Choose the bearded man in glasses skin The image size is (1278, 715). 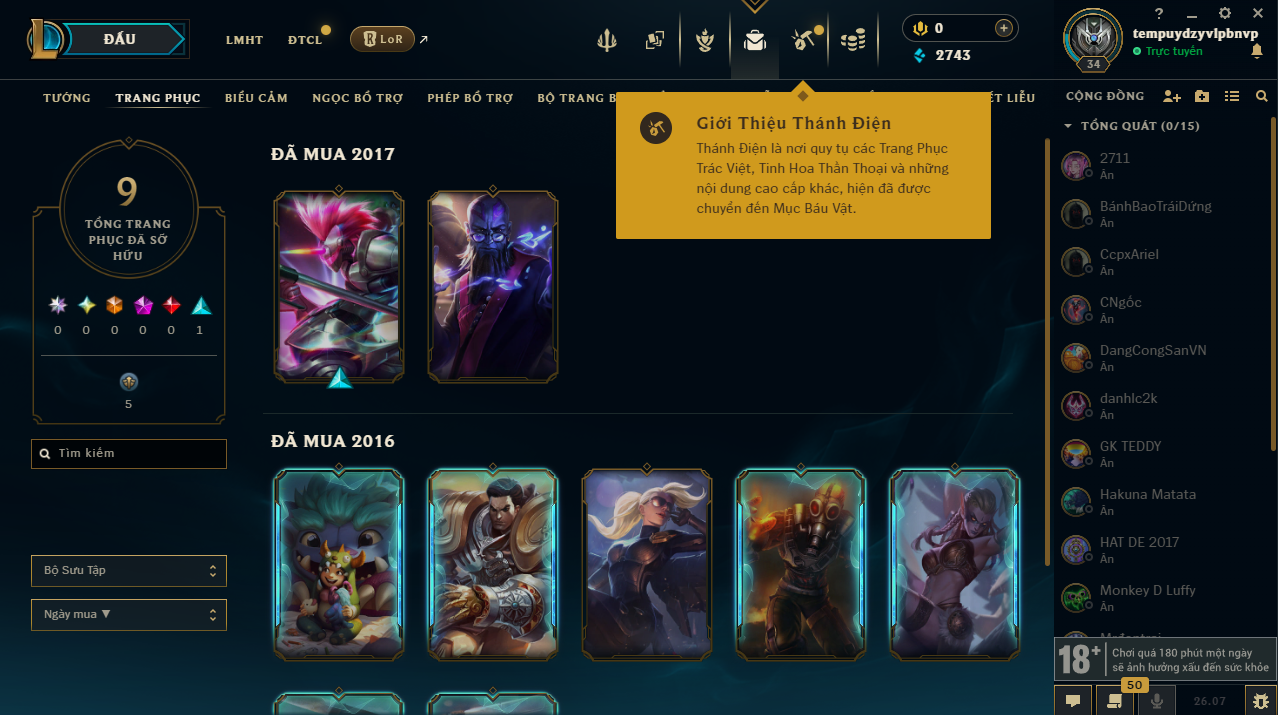[493, 286]
